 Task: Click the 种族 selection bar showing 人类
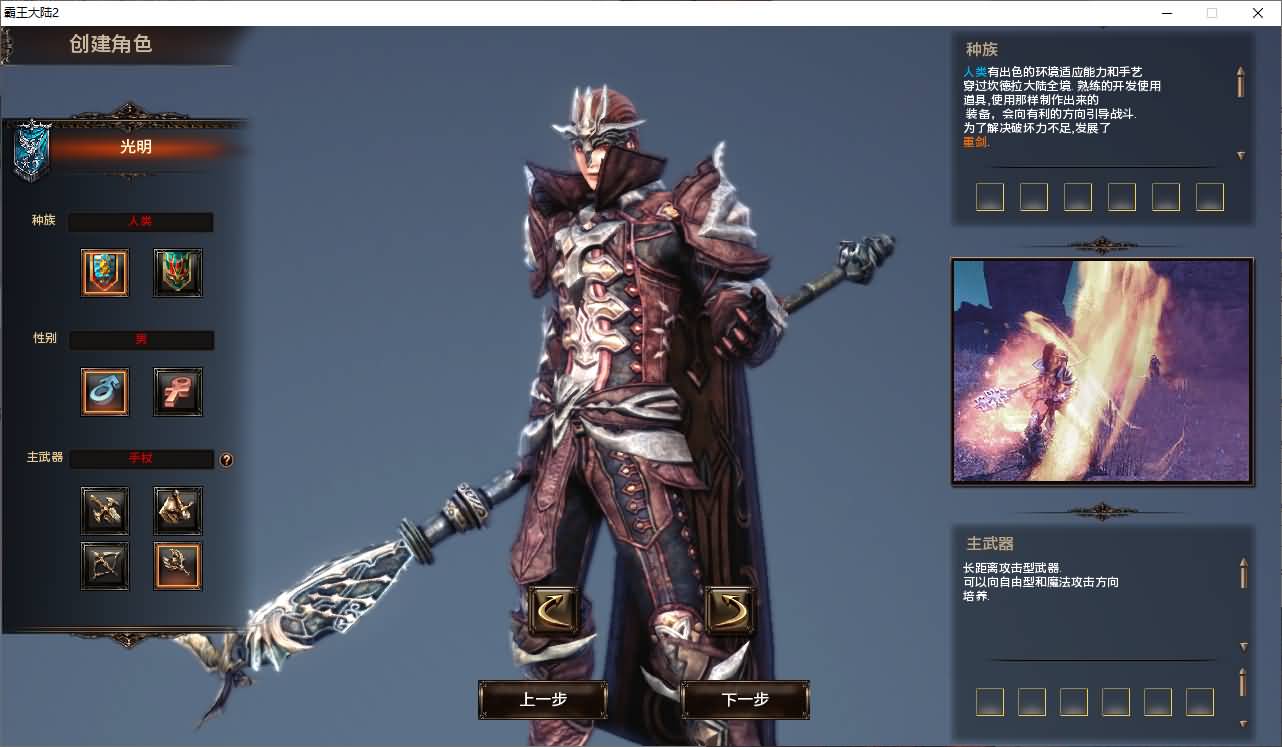[x=140, y=221]
